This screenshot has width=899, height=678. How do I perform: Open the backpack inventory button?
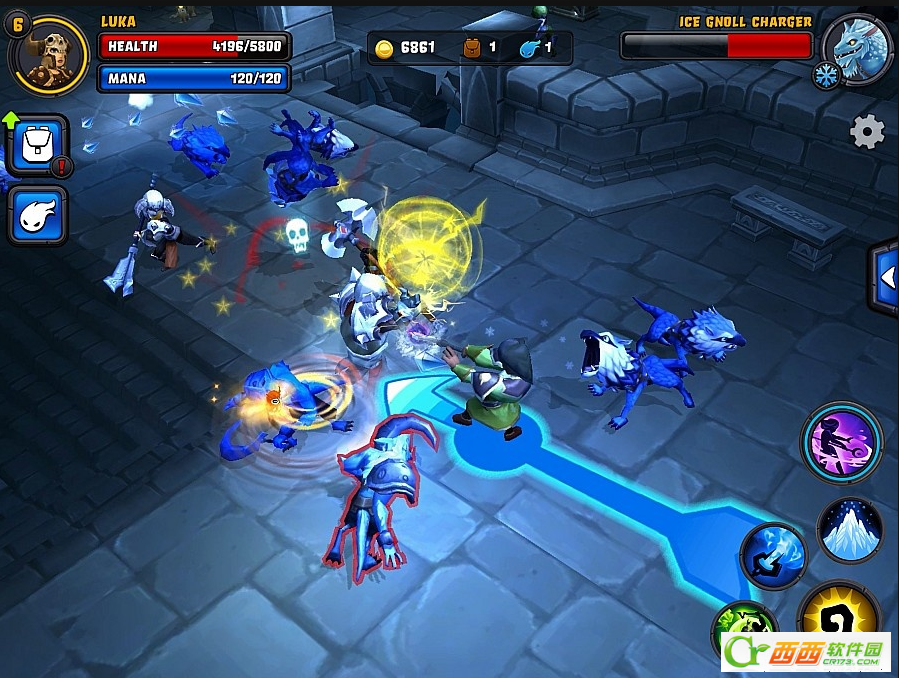coord(38,146)
